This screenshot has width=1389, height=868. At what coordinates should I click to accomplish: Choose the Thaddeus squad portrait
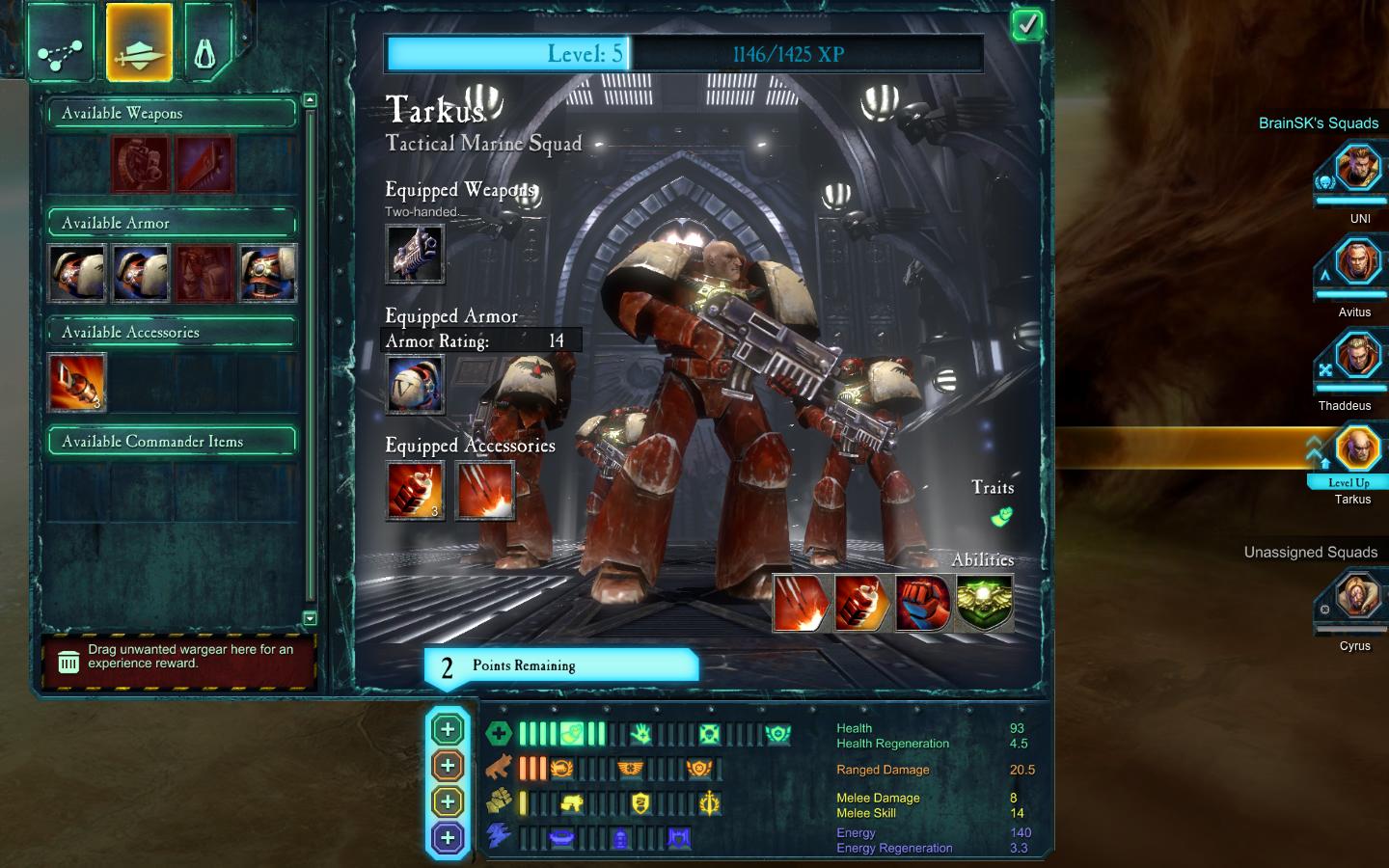(x=1356, y=358)
